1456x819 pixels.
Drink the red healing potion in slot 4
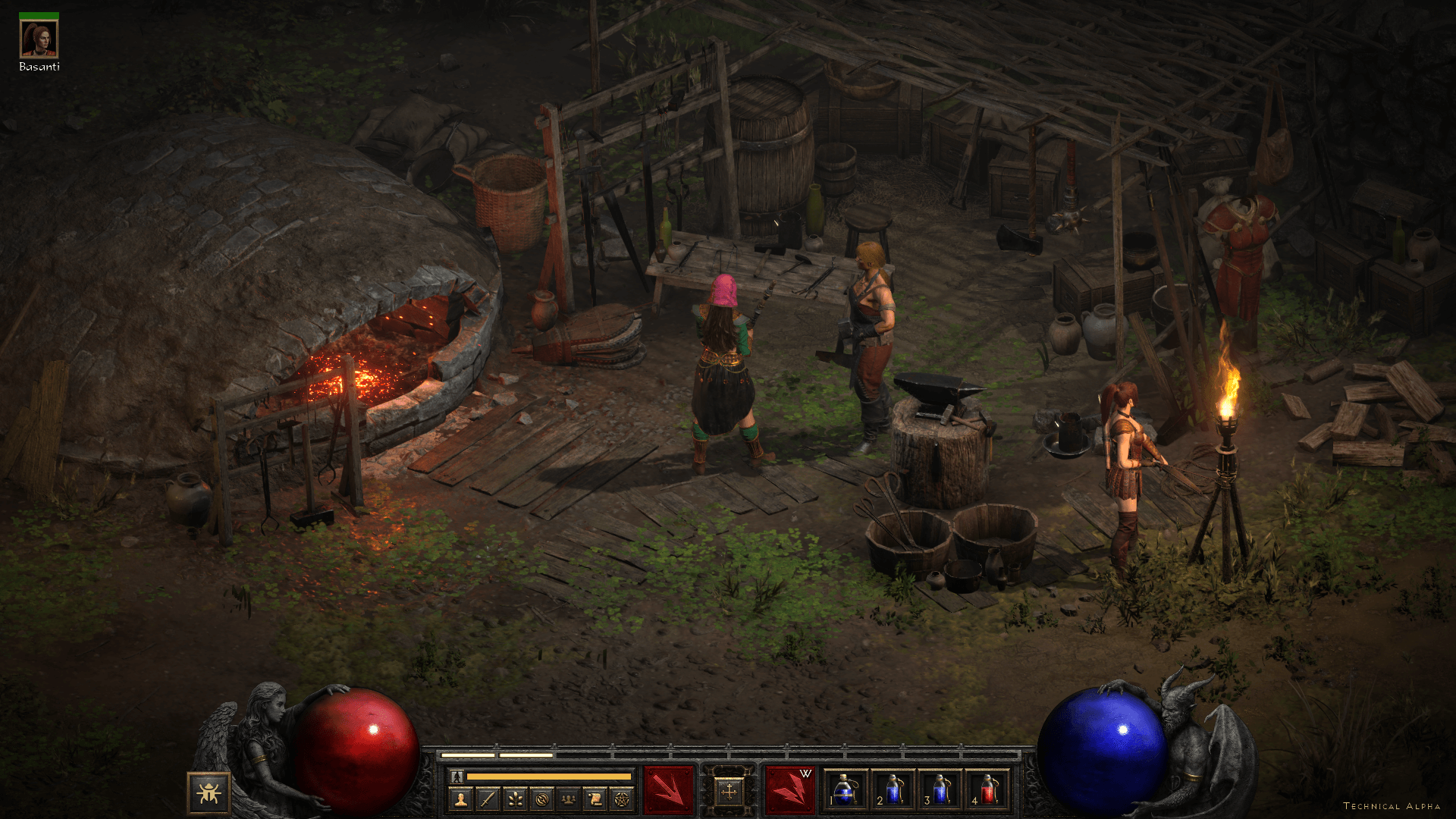[x=987, y=790]
